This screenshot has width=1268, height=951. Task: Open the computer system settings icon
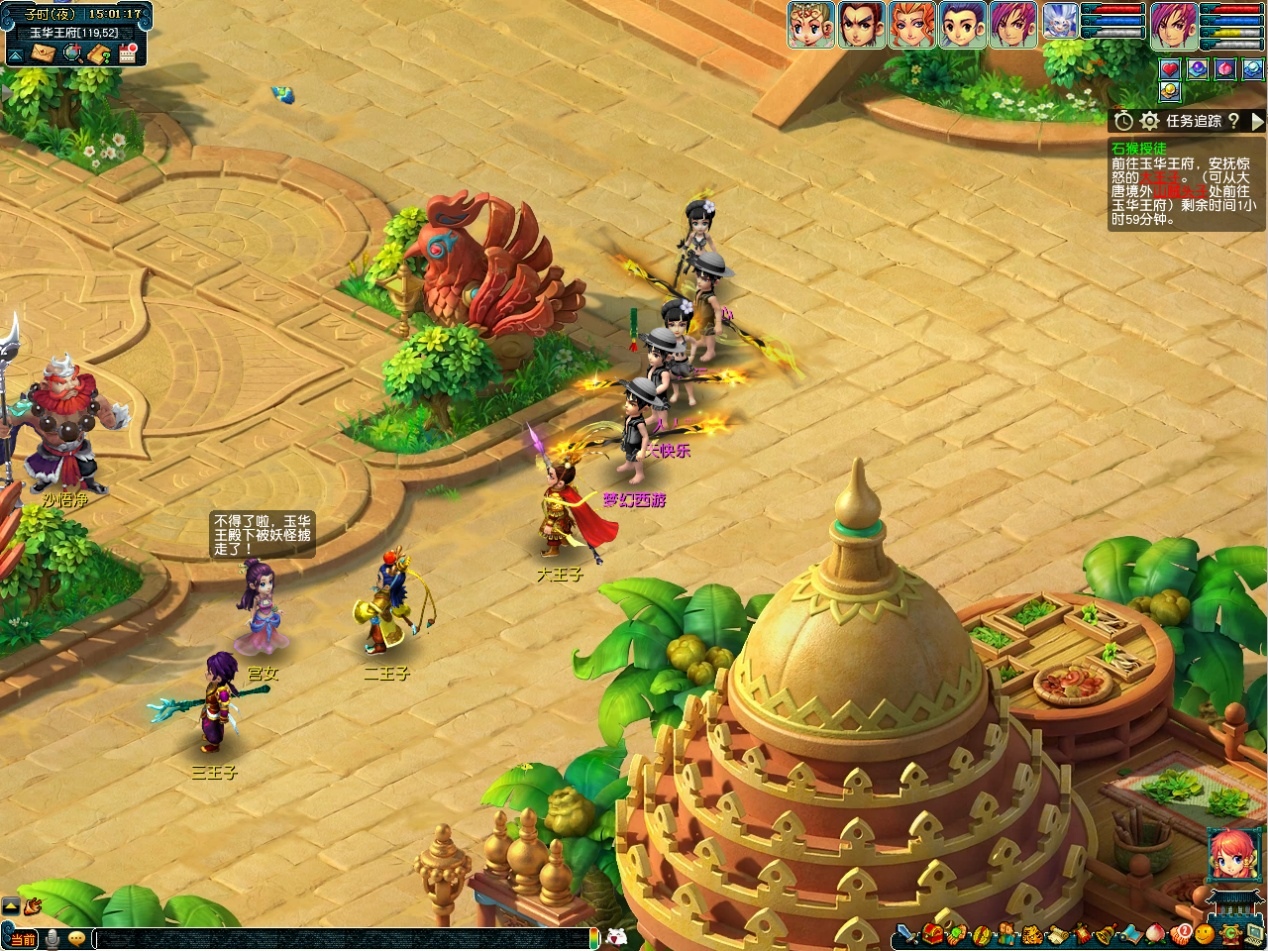1254,935
